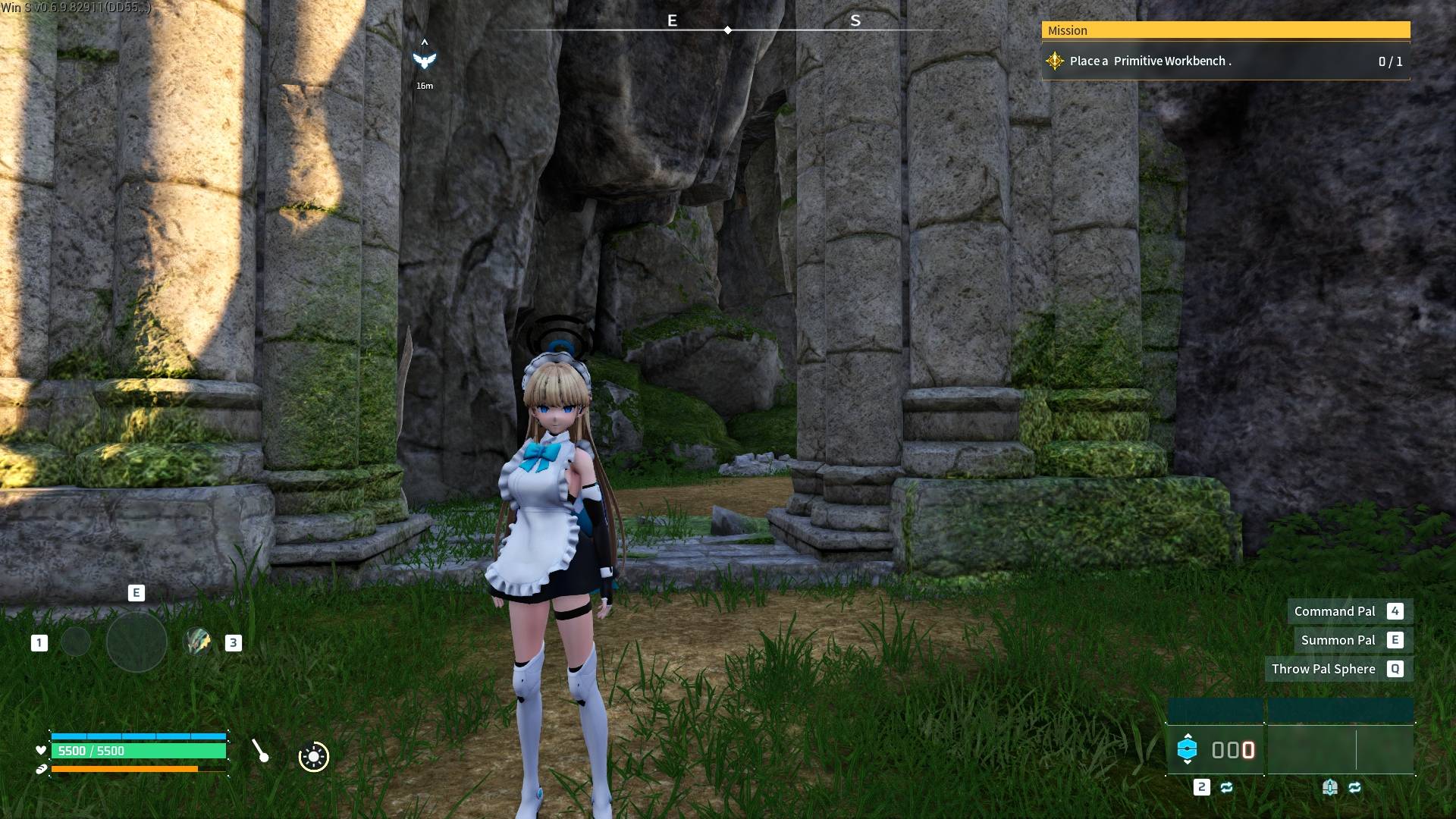1456x819 pixels.
Task: Expand the sphere selector using the up arrow
Action: coord(1188,737)
